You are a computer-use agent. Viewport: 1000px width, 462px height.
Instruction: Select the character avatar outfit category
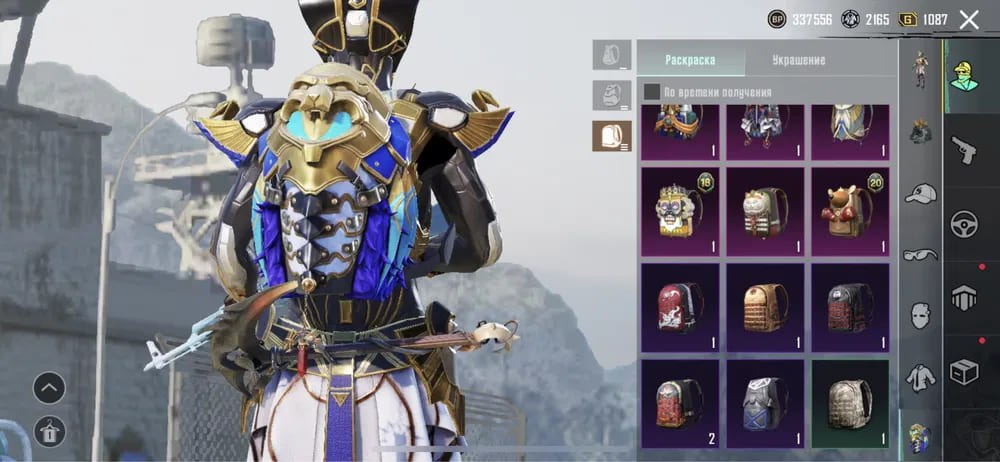[x=964, y=74]
